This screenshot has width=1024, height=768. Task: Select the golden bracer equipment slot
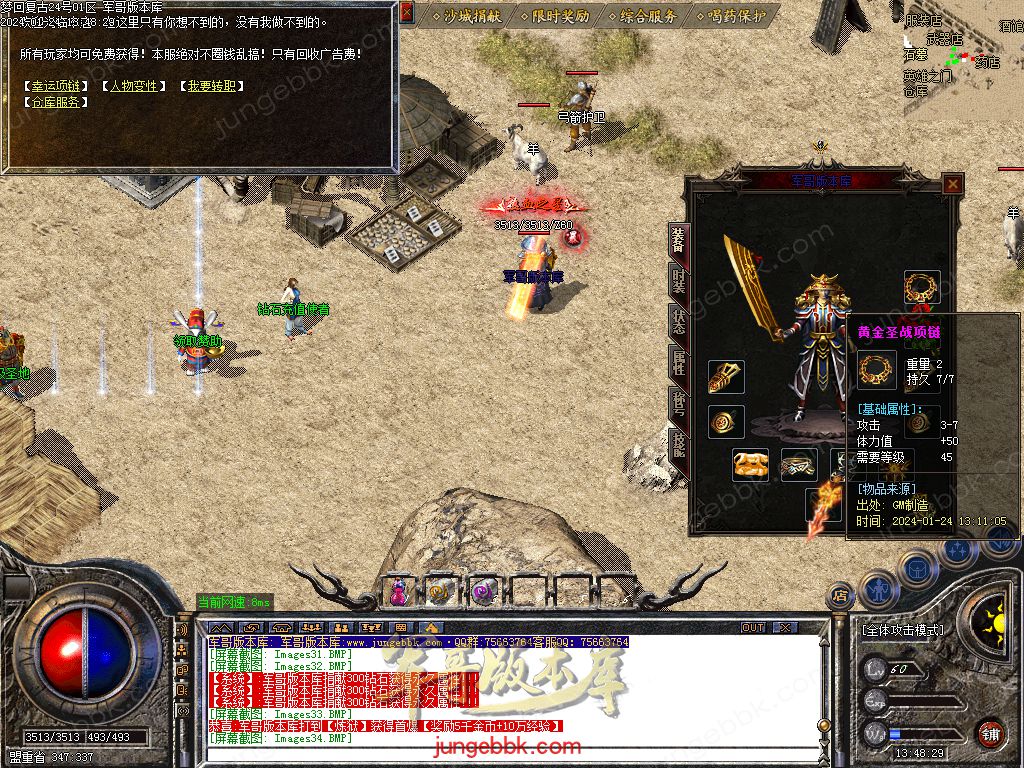[726, 377]
